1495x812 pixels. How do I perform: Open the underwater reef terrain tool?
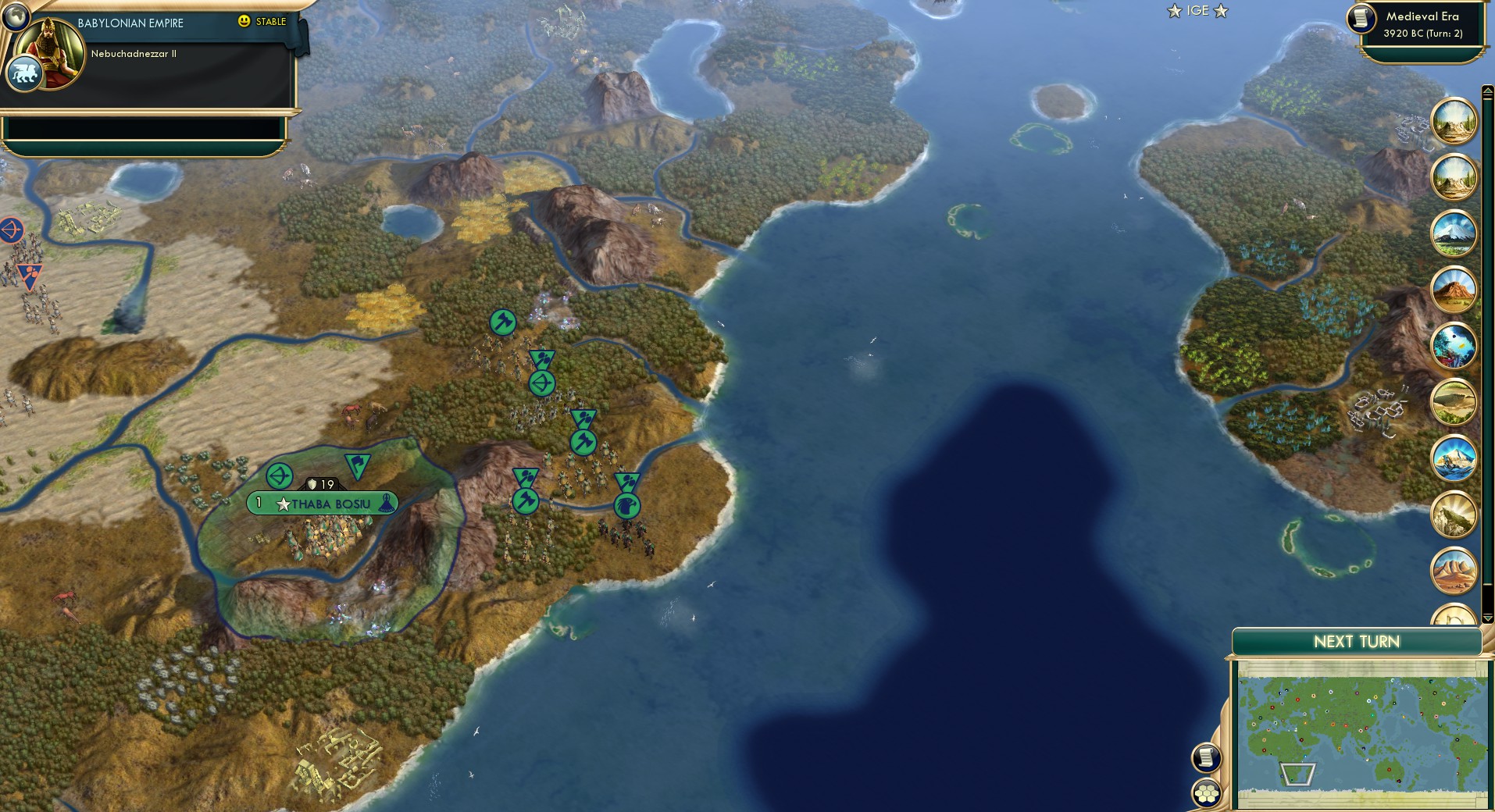(x=1454, y=341)
